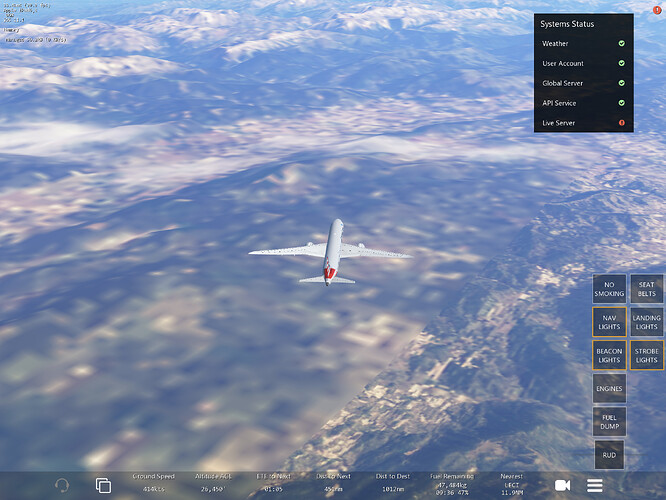Toggle the Beacon Lights button
The width and height of the screenshot is (666, 500).
point(609,355)
